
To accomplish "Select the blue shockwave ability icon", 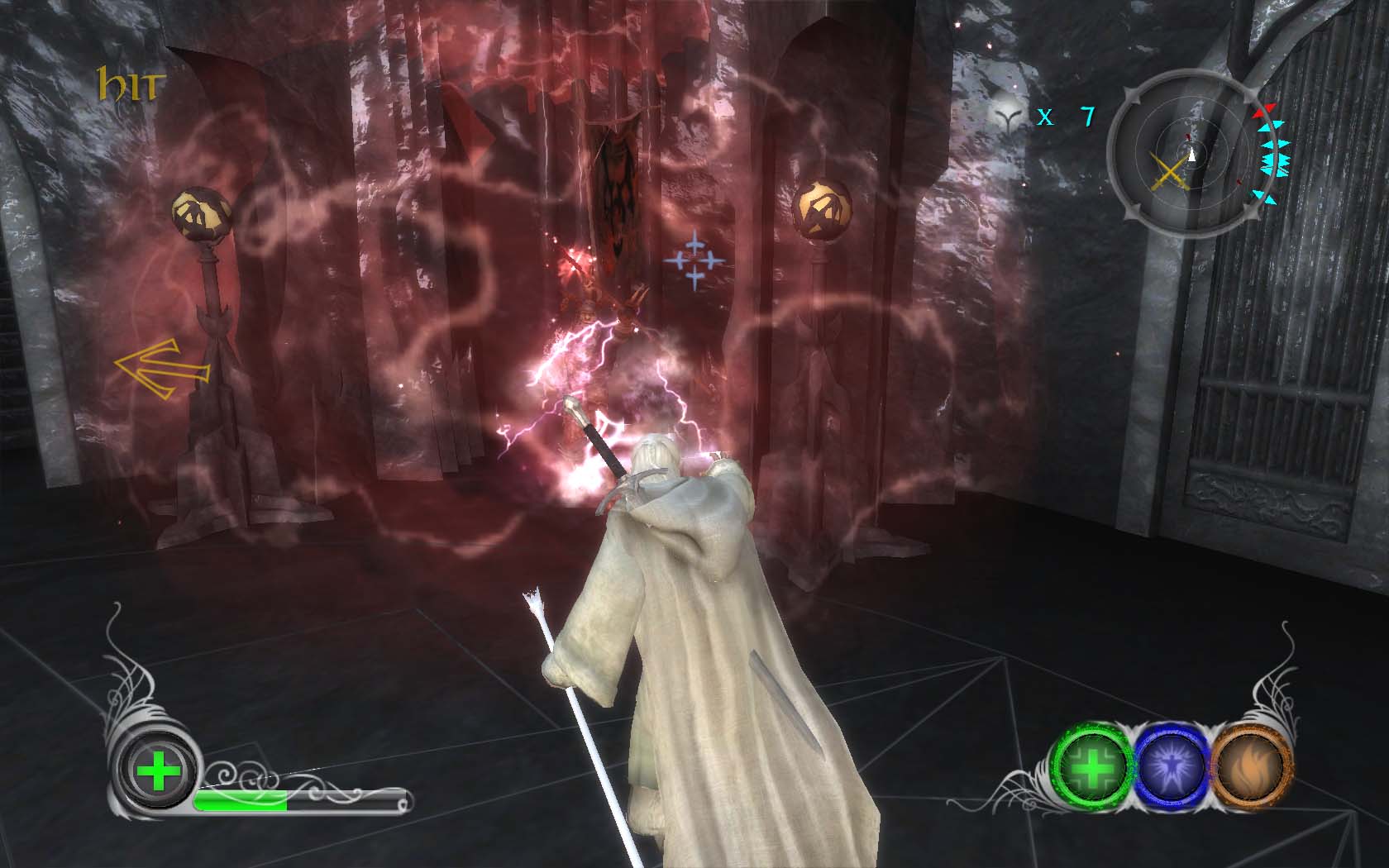I will [x=1172, y=766].
